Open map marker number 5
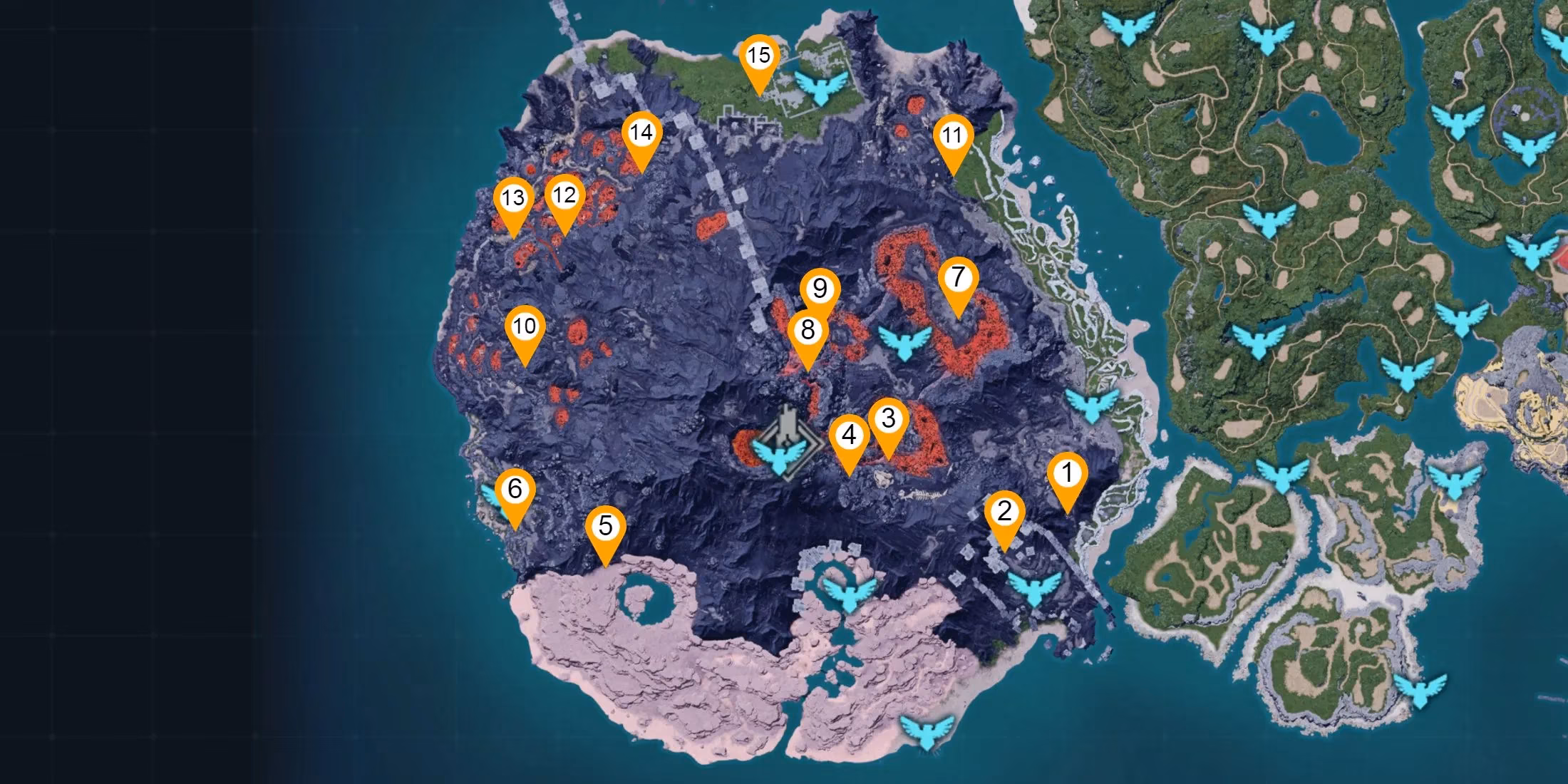 pyautogui.click(x=605, y=527)
